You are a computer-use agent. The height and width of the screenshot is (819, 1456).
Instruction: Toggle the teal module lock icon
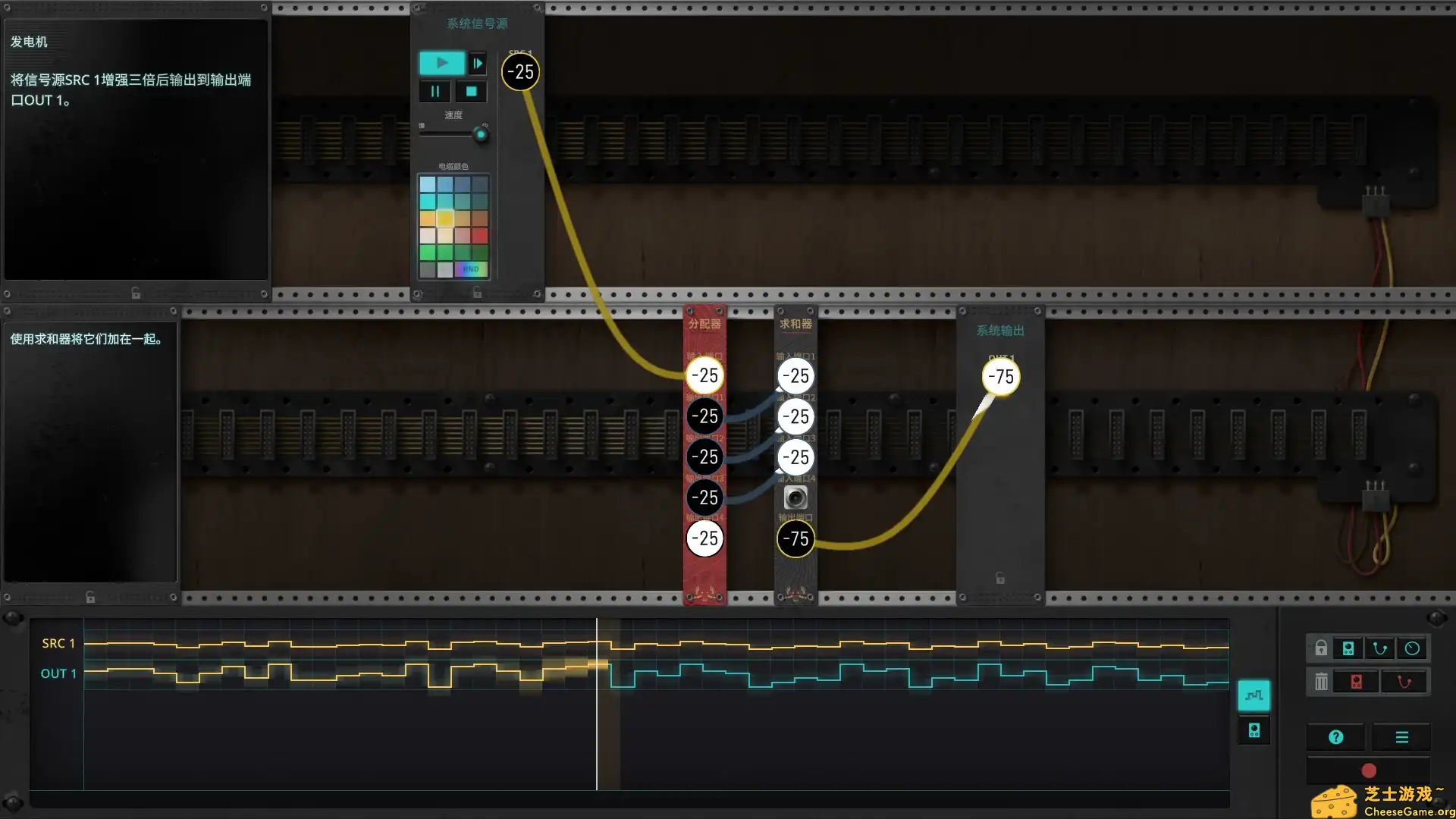[x=1348, y=648]
